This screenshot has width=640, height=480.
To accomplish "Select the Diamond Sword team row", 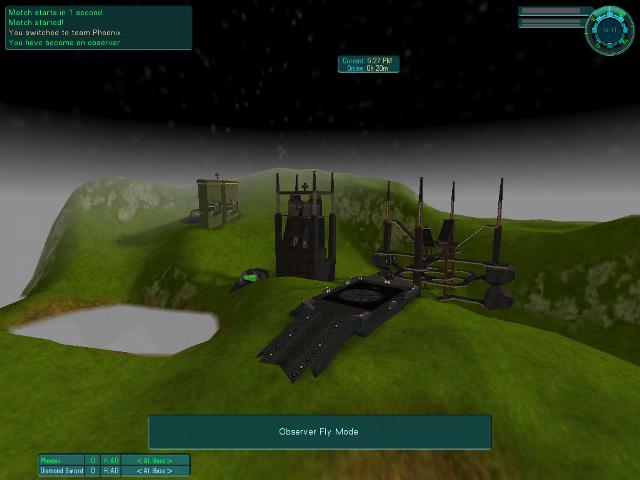I will click(x=113, y=470).
